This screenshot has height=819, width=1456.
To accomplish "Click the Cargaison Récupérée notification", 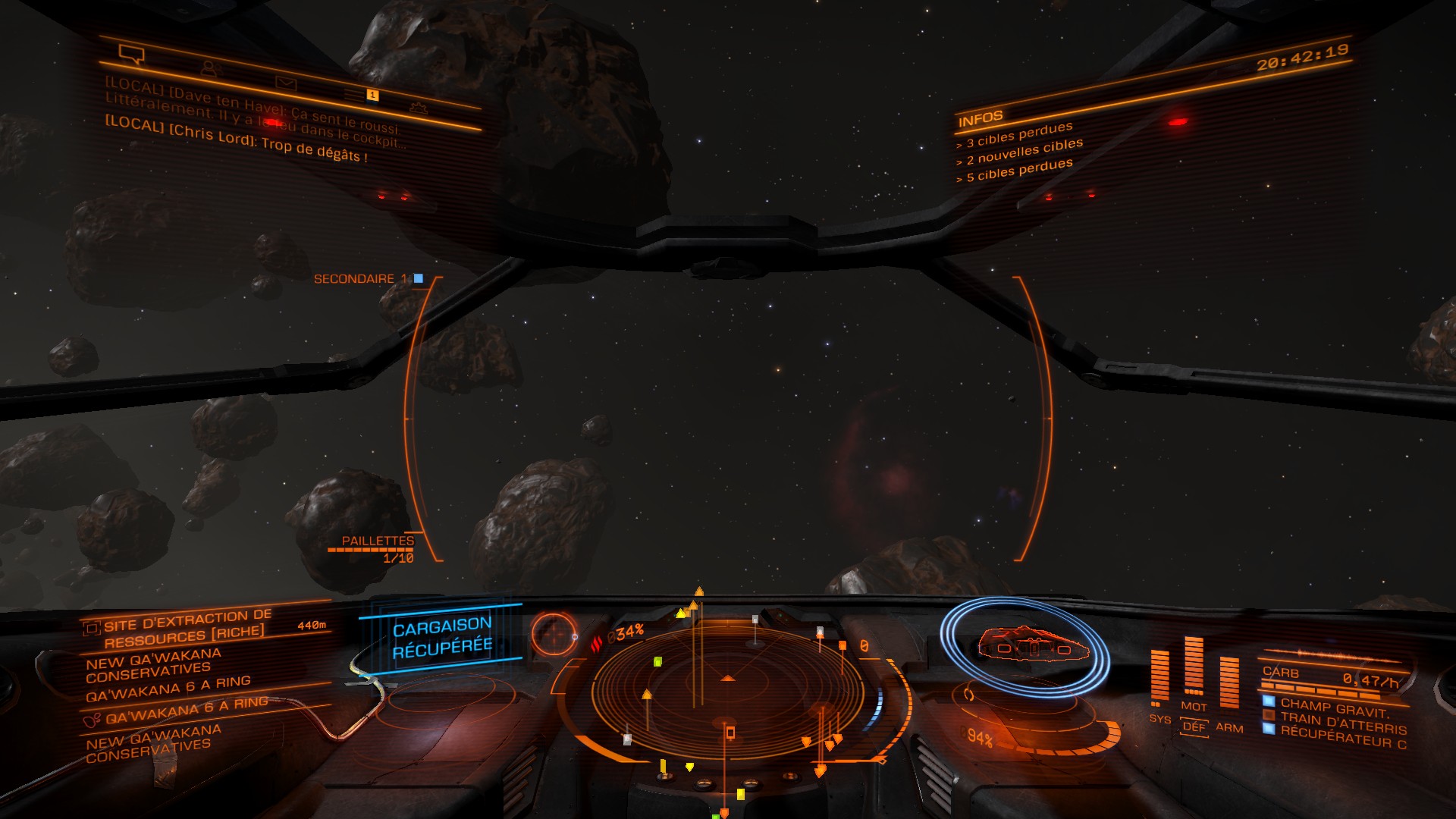I will [442, 637].
